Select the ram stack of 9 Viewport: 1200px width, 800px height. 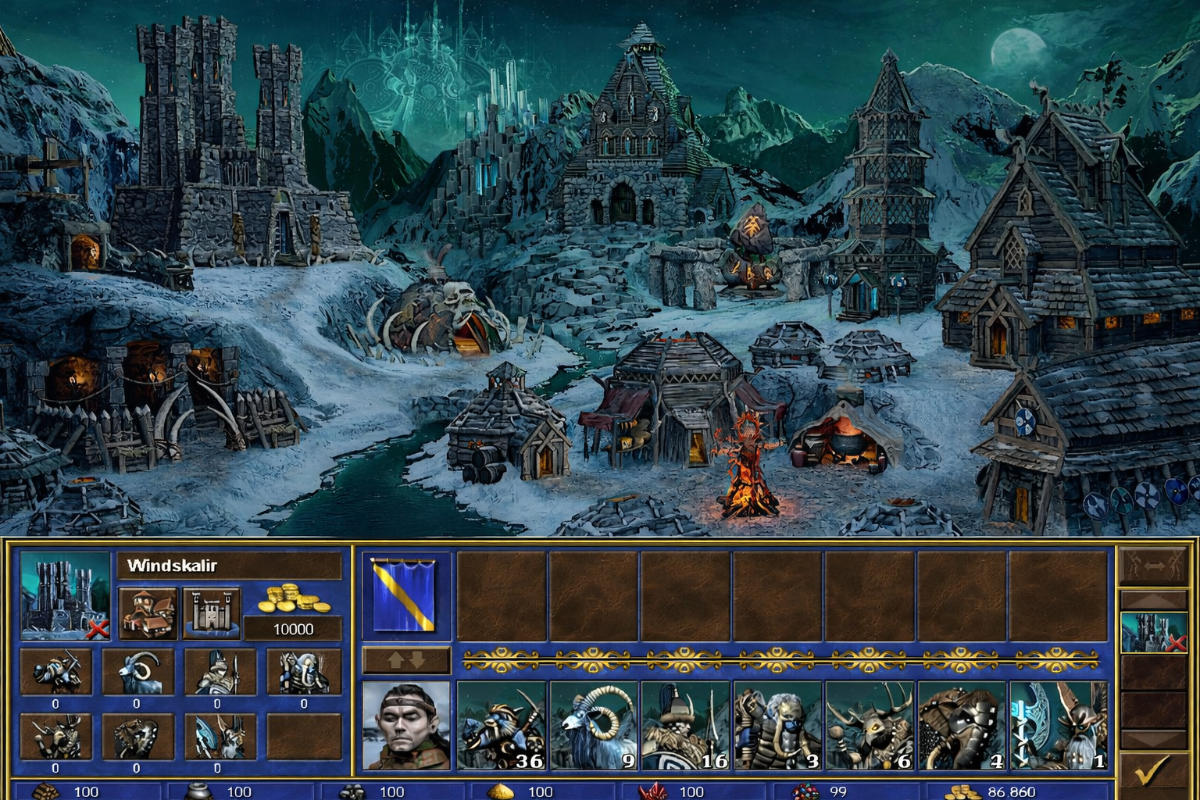tap(594, 726)
